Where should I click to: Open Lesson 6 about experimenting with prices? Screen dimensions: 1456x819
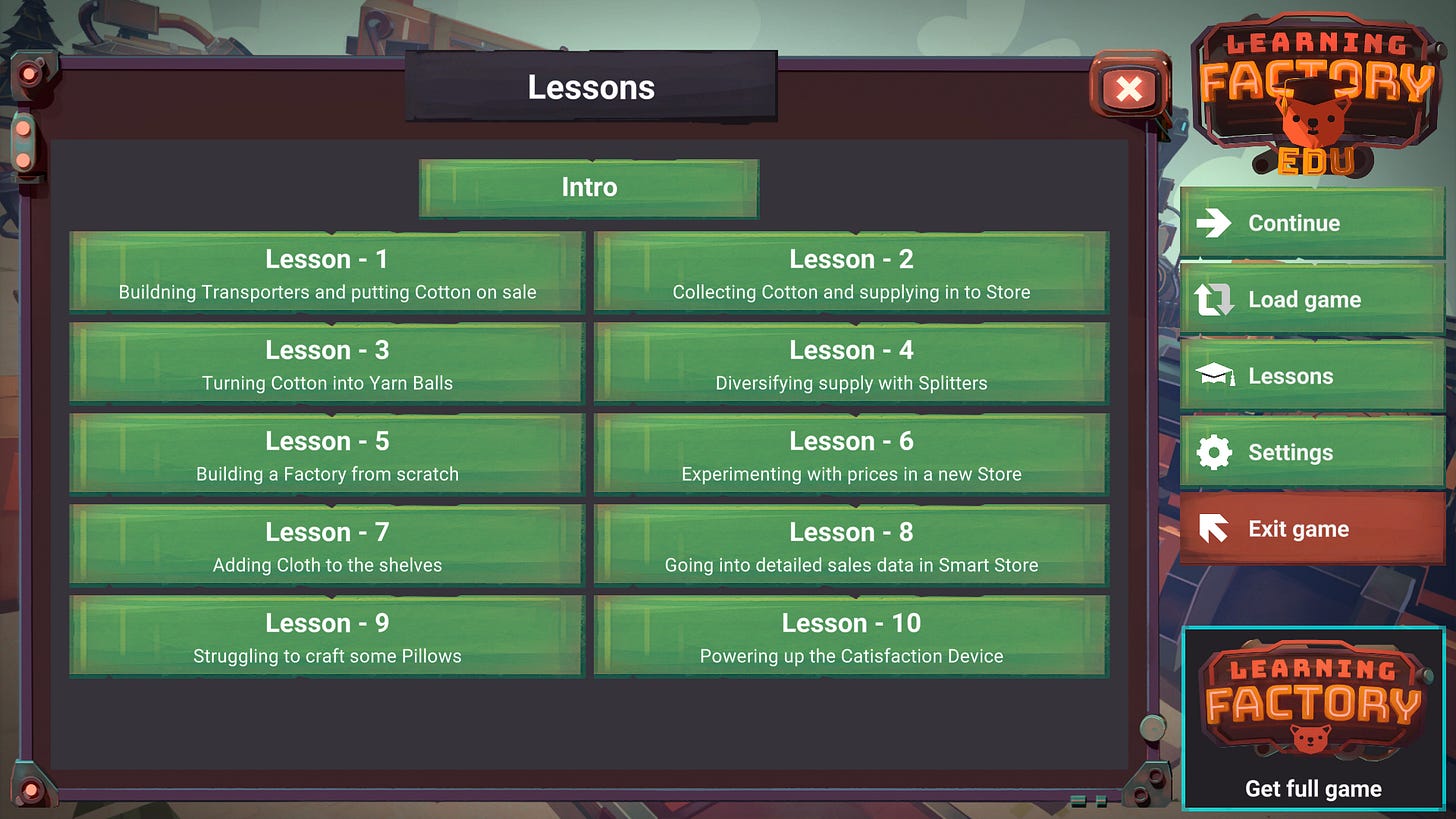click(x=850, y=453)
